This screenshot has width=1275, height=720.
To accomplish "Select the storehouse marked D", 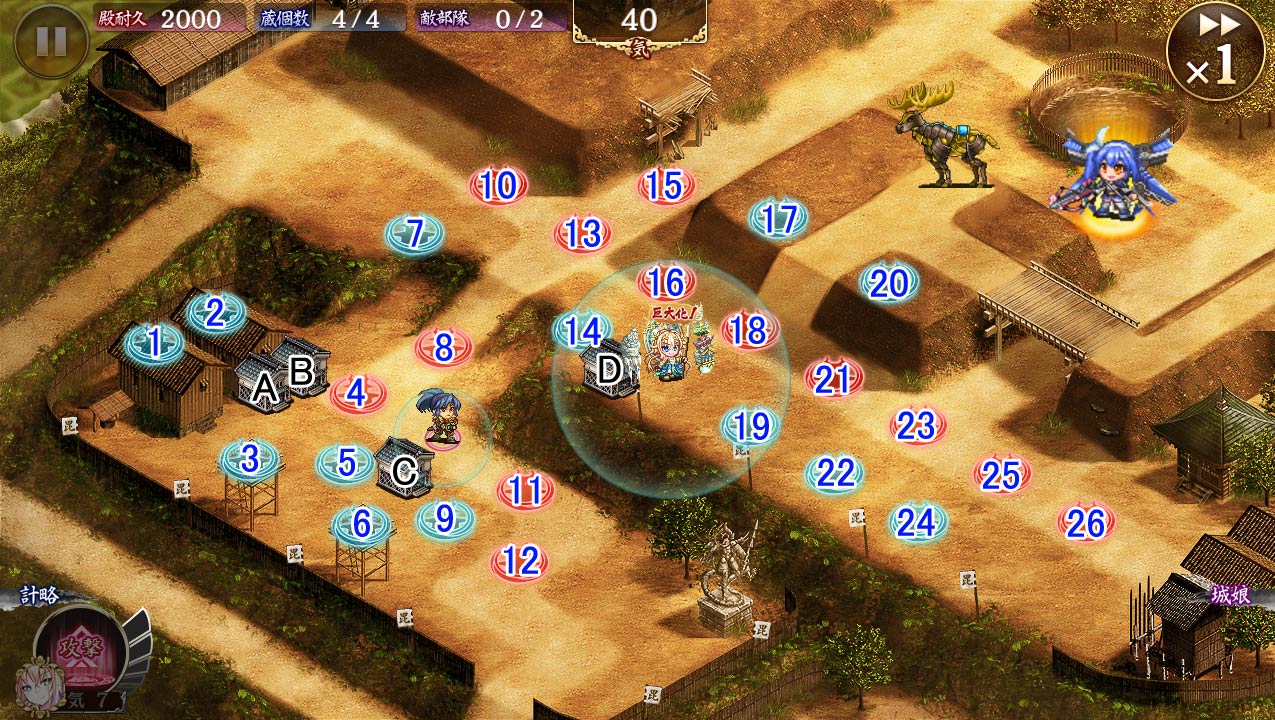I will 610,370.
